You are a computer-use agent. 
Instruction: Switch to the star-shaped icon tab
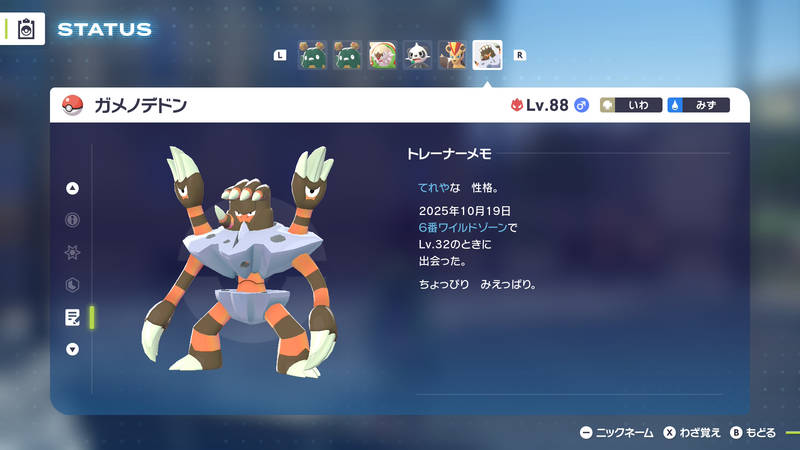pos(72,252)
